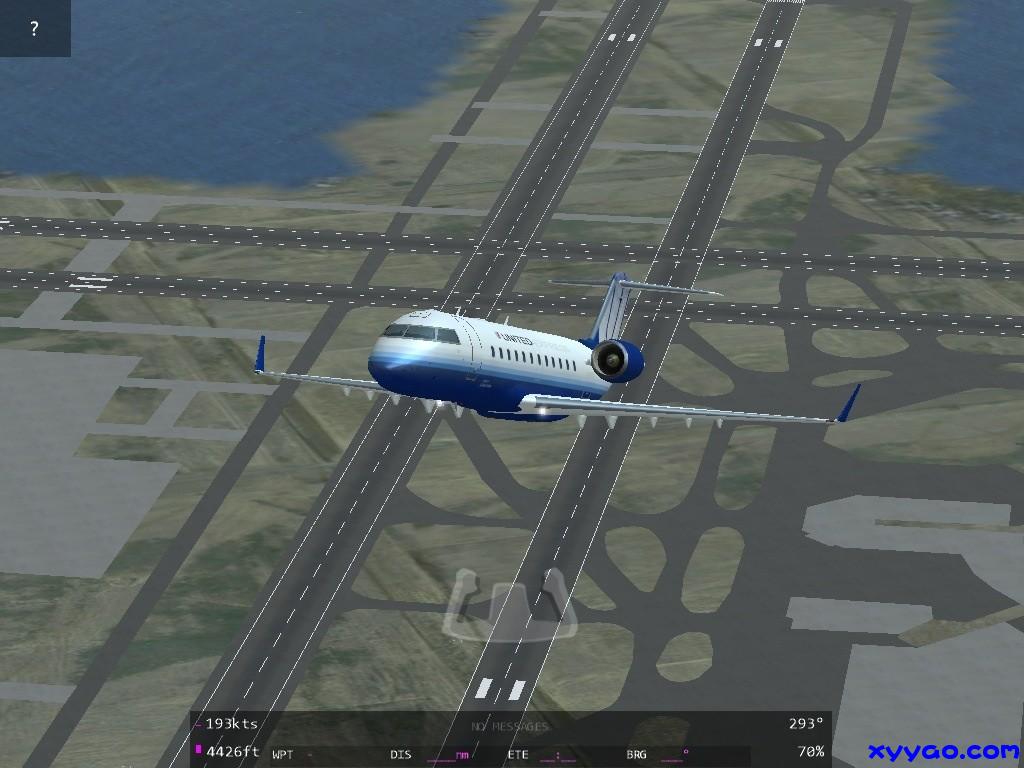
Task: Tap the translucent yoke control icon
Action: pos(510,603)
